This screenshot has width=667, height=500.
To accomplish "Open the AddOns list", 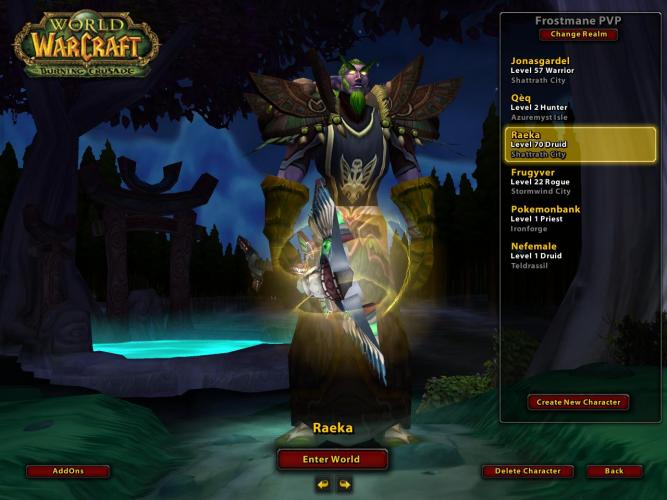I will [x=67, y=471].
